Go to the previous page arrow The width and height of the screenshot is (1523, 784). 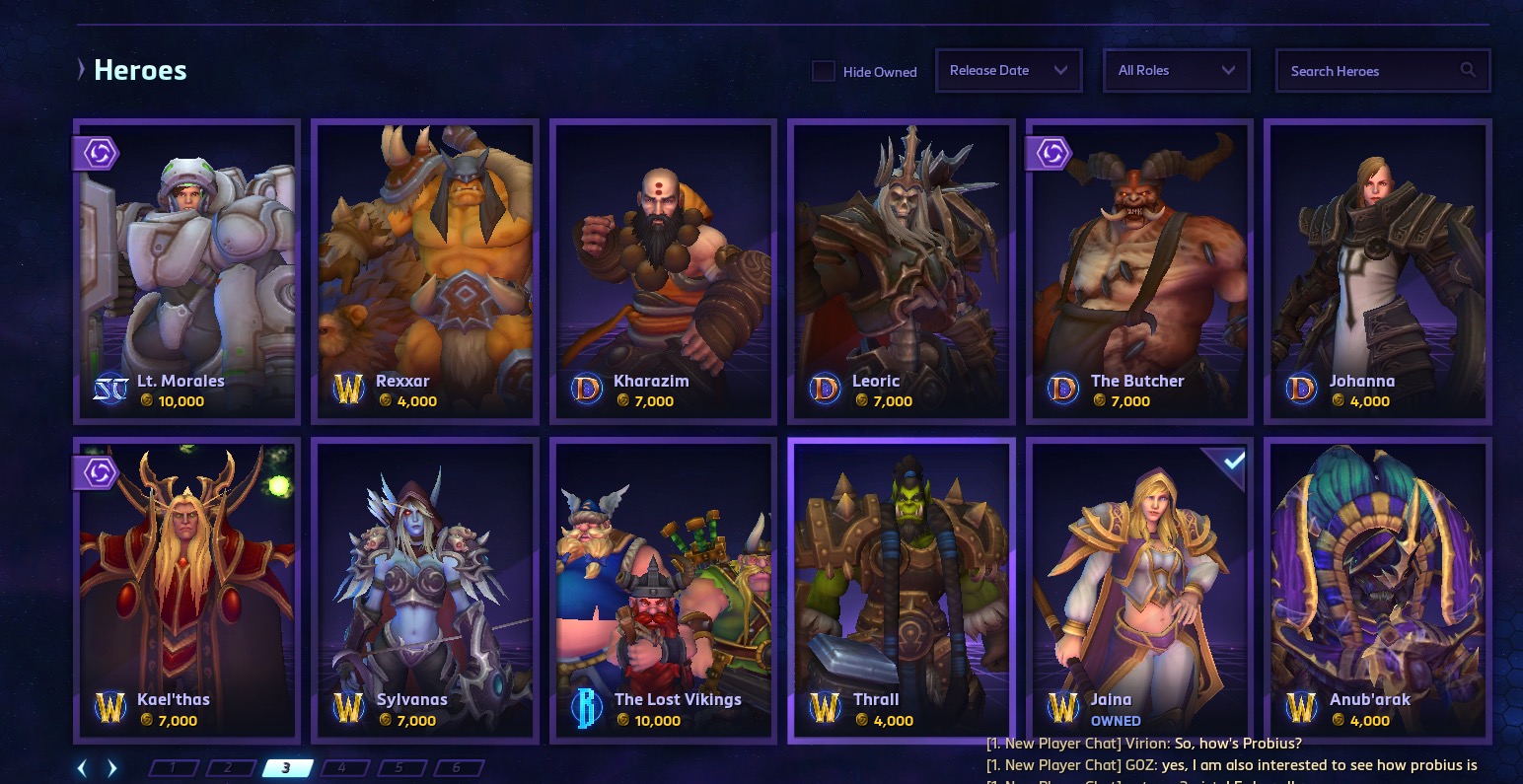83,768
